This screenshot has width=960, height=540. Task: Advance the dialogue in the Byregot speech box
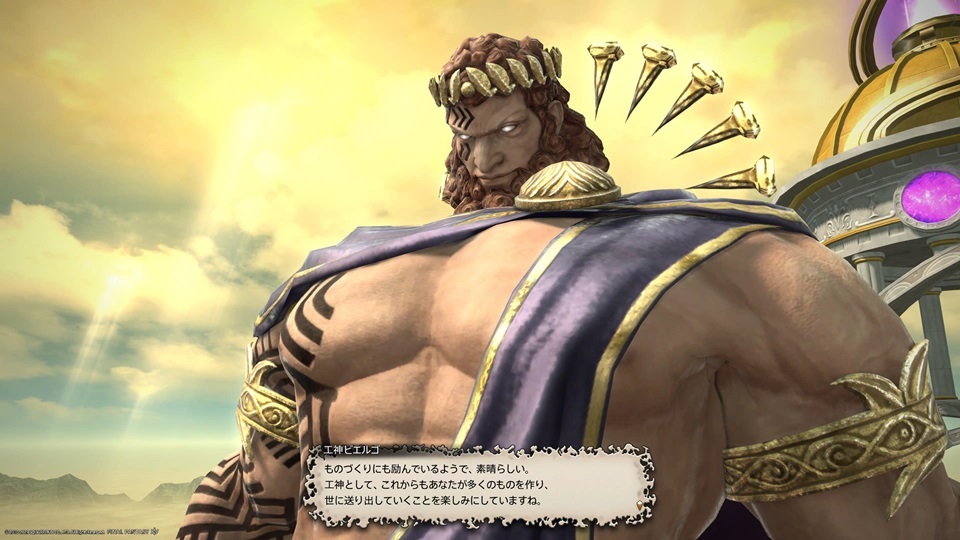pyautogui.click(x=478, y=483)
